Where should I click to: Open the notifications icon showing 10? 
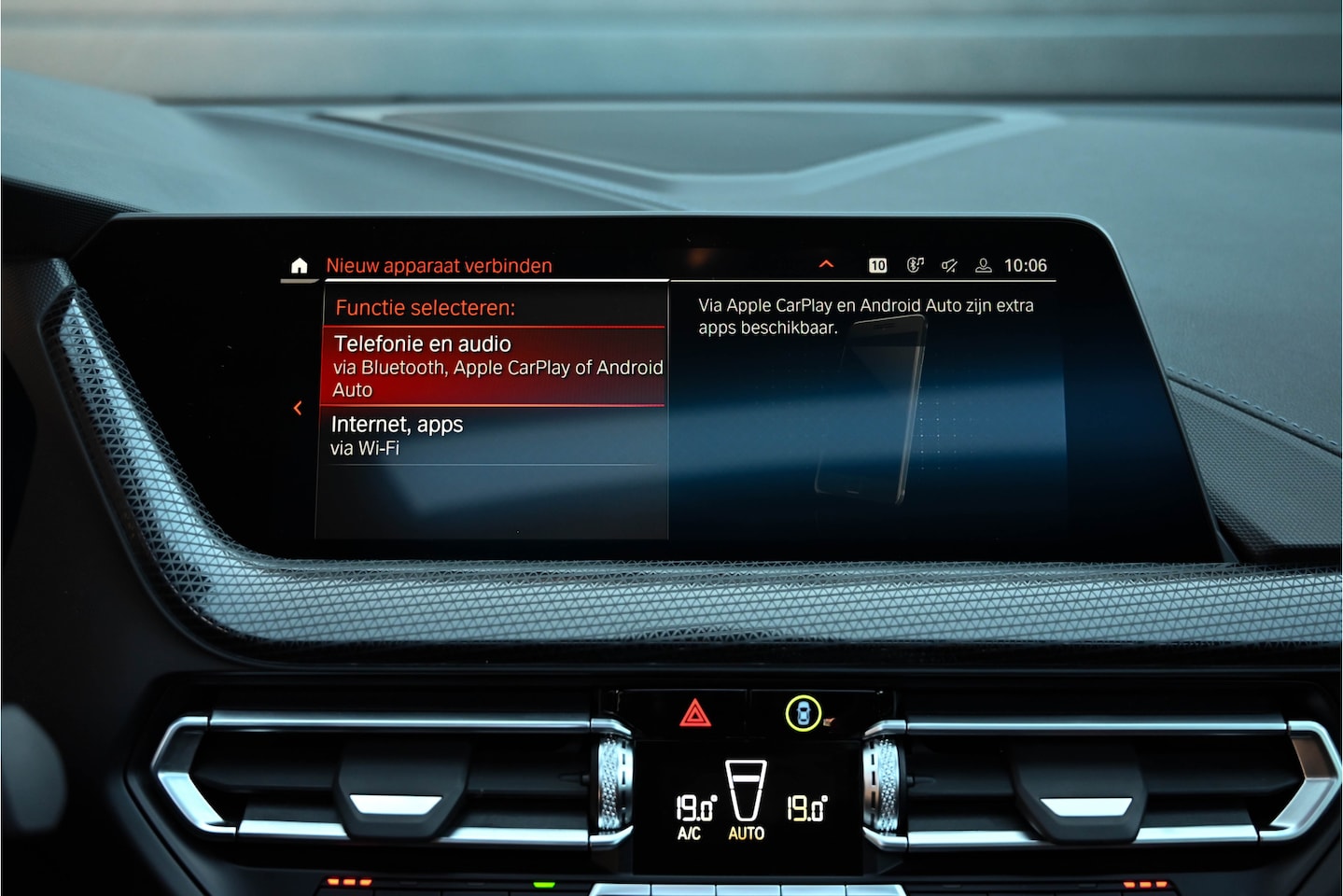[877, 266]
